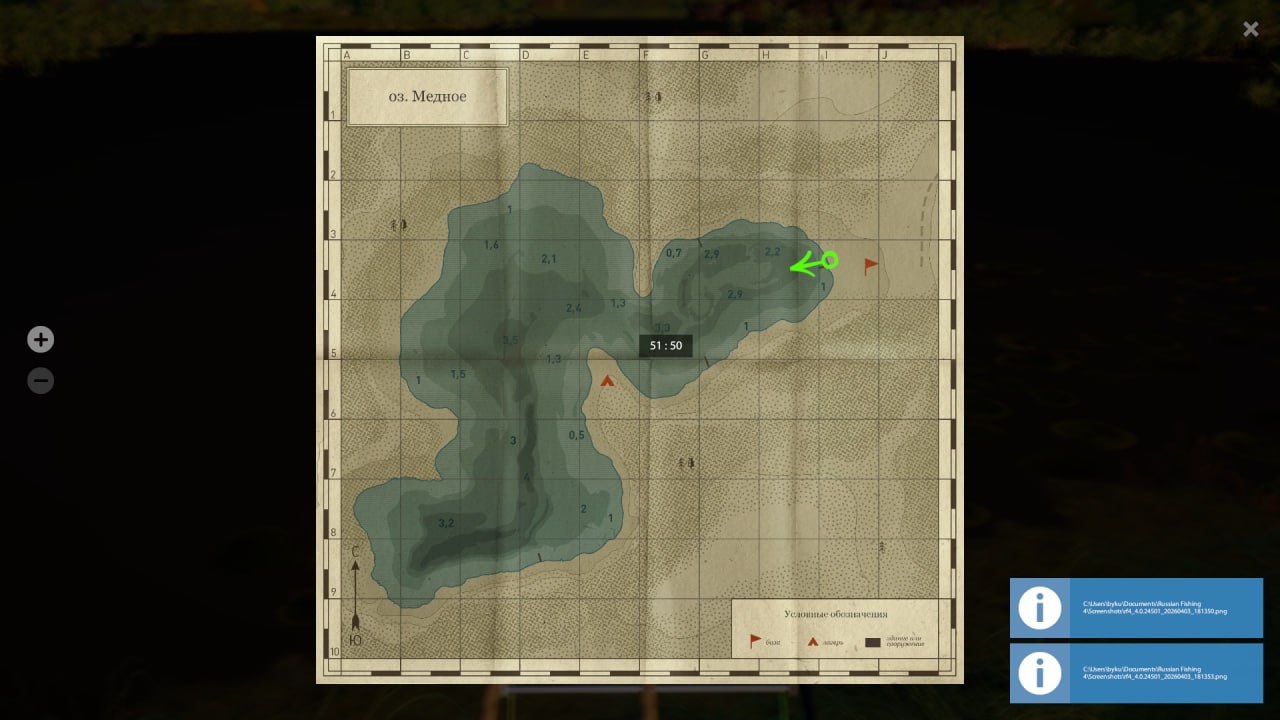Click the tent camp icon near the map center
The width and height of the screenshot is (1280, 720).
[x=608, y=380]
